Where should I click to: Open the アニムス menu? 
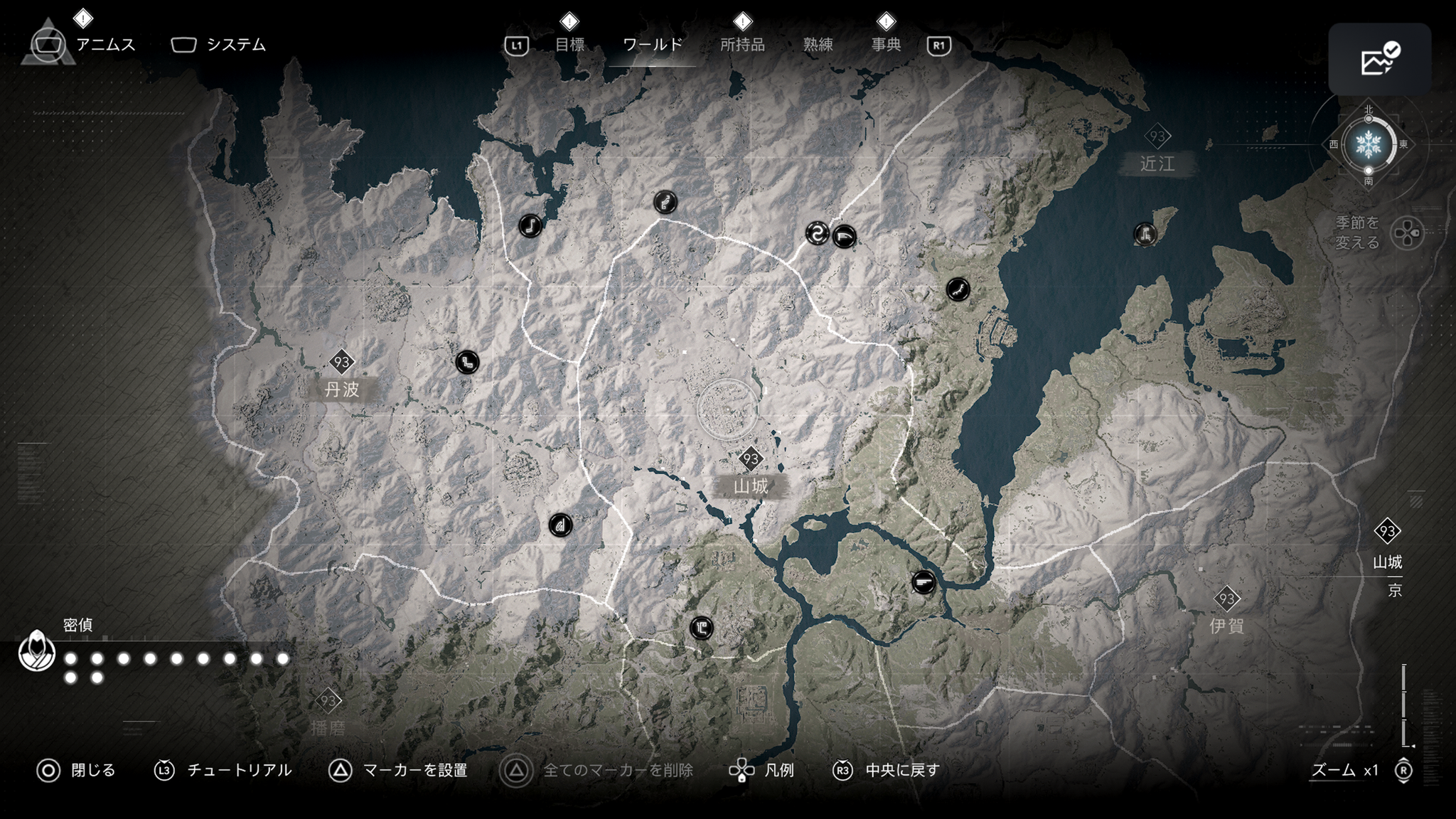click(x=105, y=45)
